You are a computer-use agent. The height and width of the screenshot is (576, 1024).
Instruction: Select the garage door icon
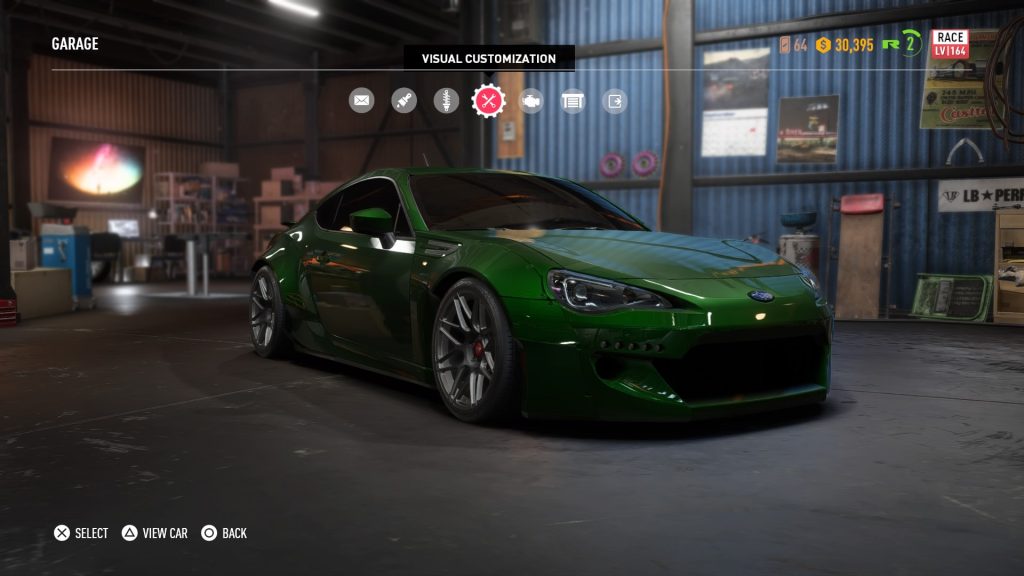point(573,100)
